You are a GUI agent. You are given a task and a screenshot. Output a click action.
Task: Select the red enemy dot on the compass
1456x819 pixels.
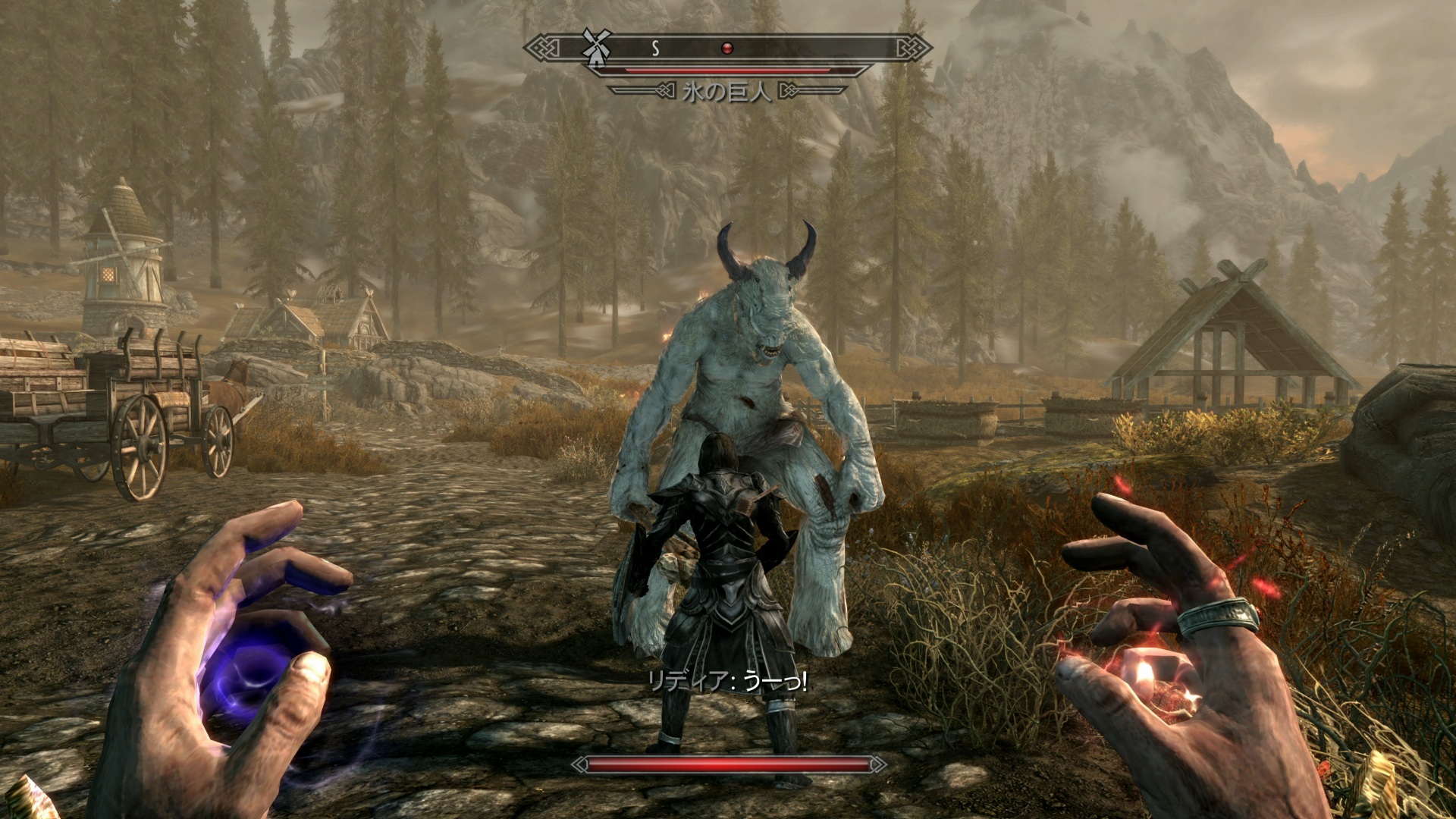[726, 49]
